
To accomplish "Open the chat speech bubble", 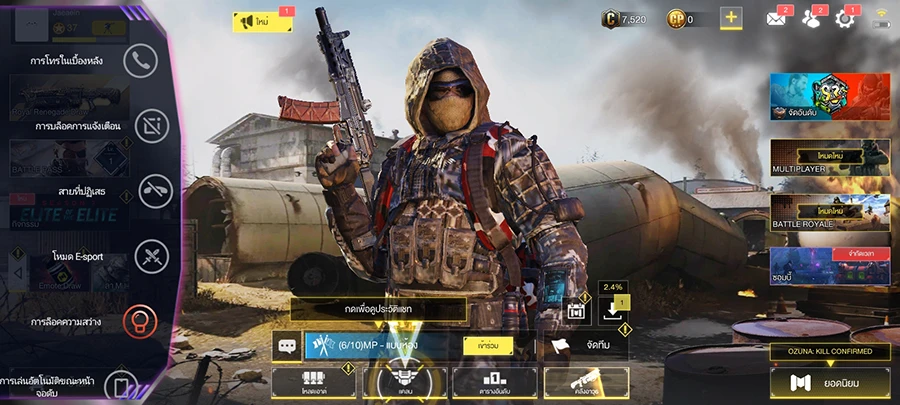I will [x=287, y=346].
